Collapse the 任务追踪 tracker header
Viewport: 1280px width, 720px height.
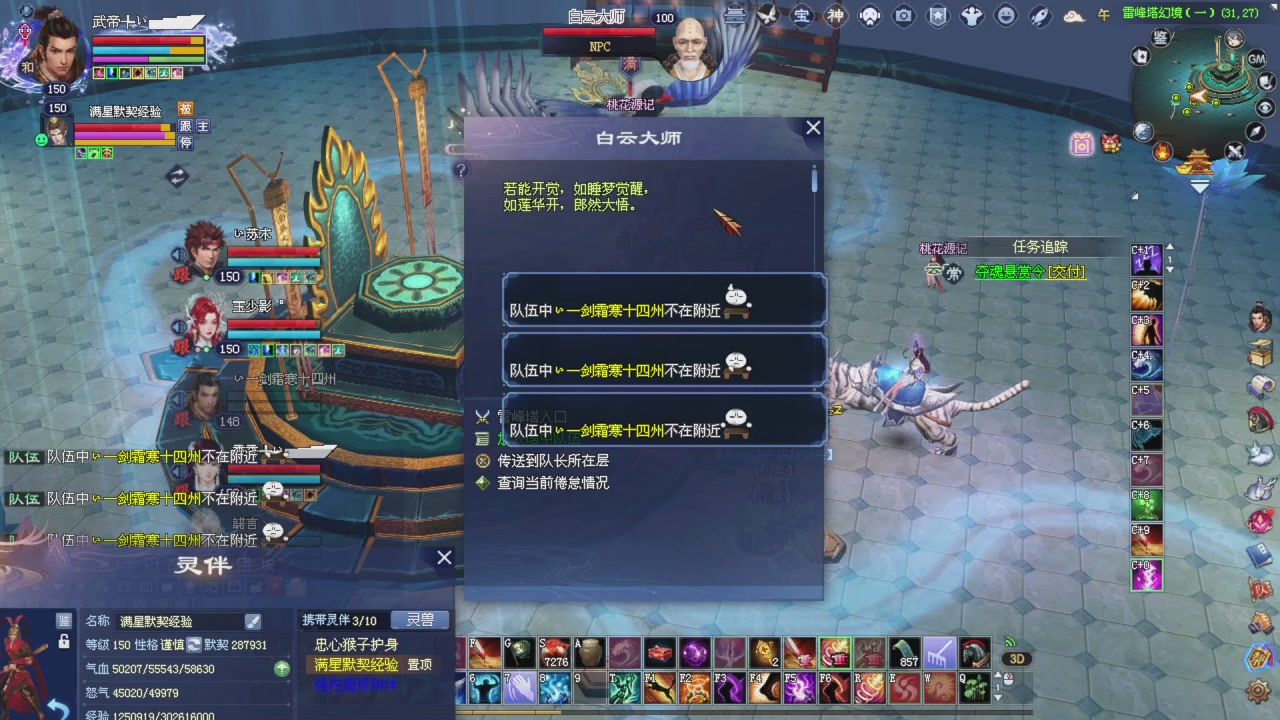pyautogui.click(x=1040, y=247)
